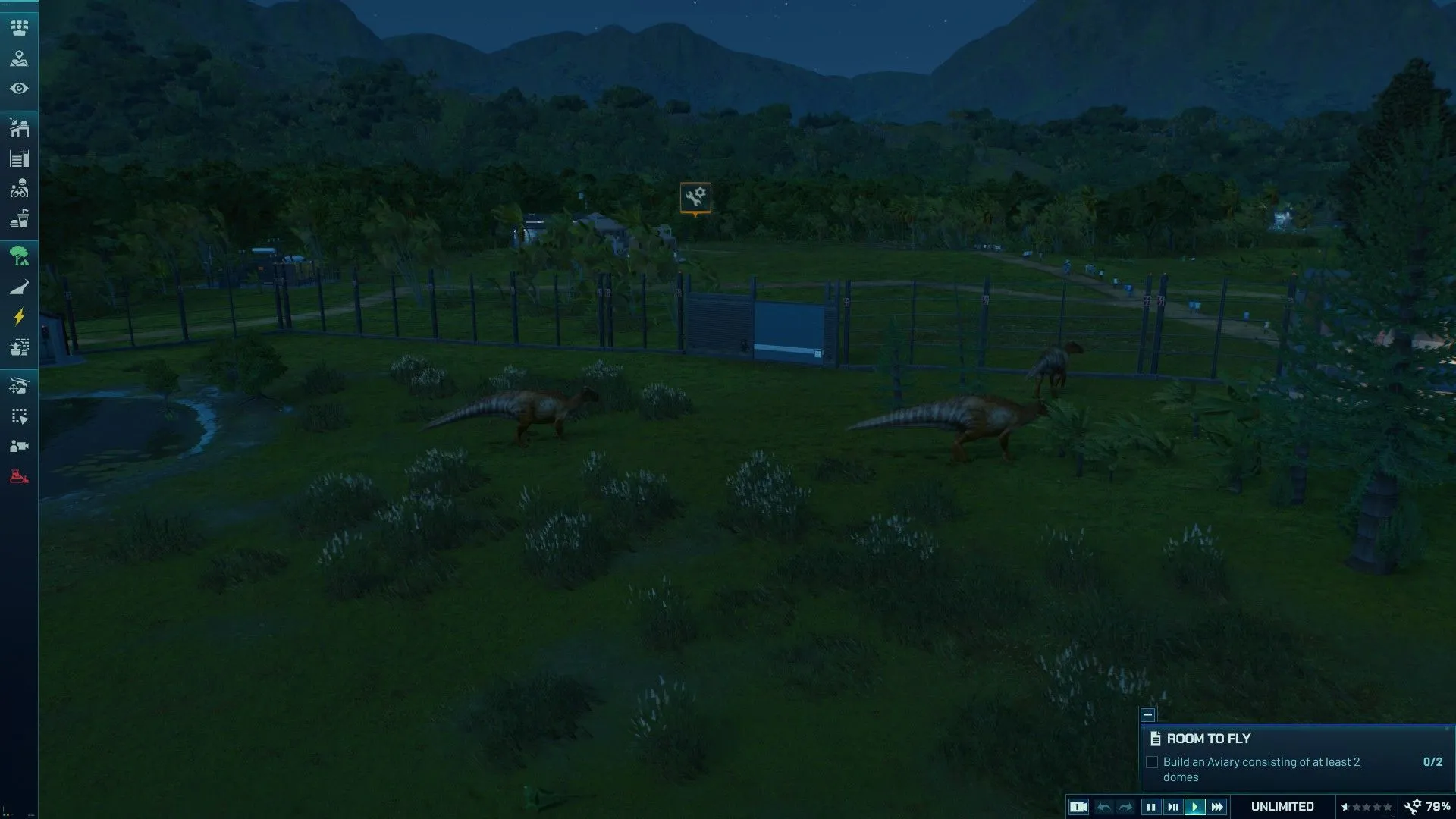Open the food and drink amenities menu
Screen dimensions: 1456x819
pyautogui.click(x=19, y=220)
